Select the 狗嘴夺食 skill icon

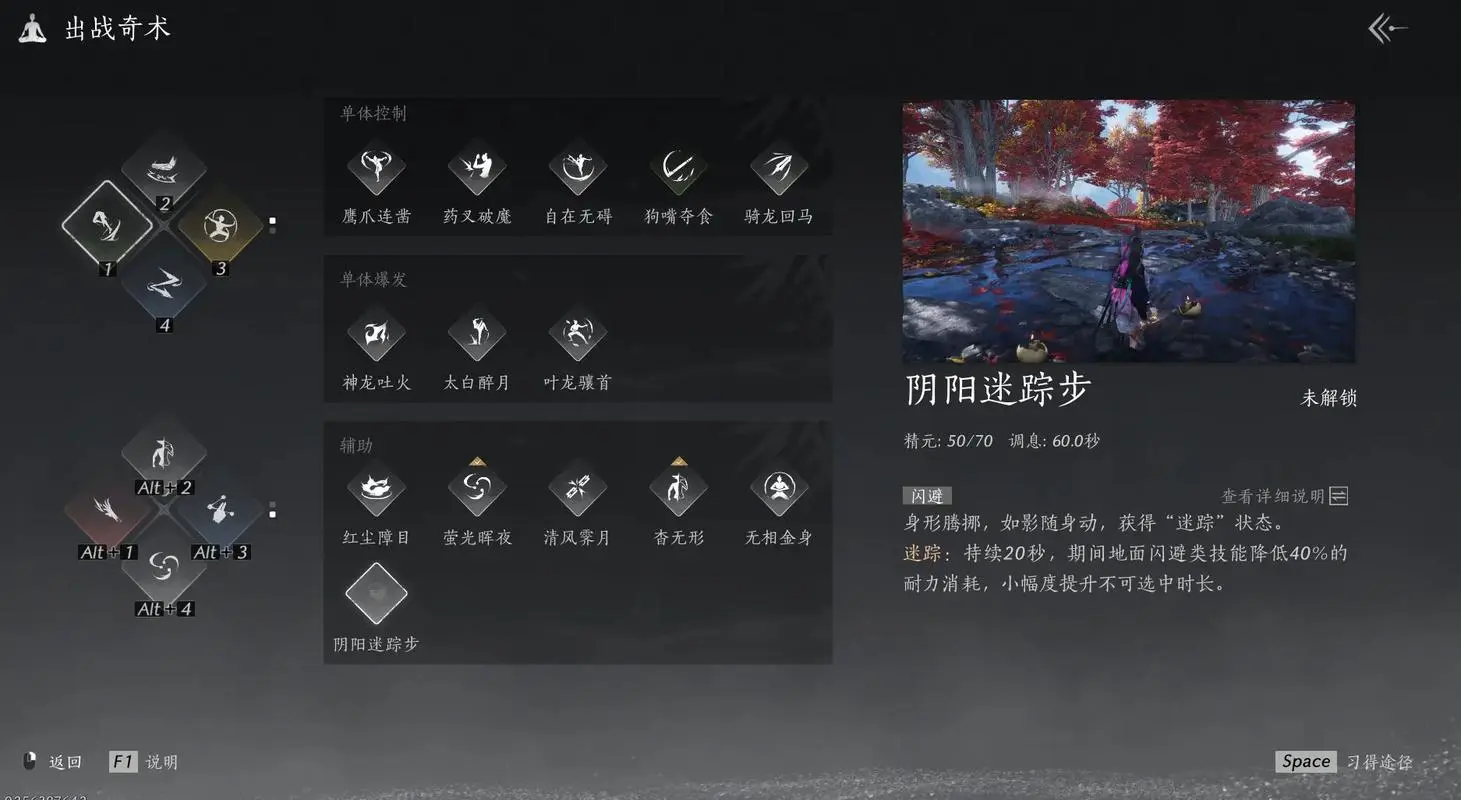coord(678,170)
